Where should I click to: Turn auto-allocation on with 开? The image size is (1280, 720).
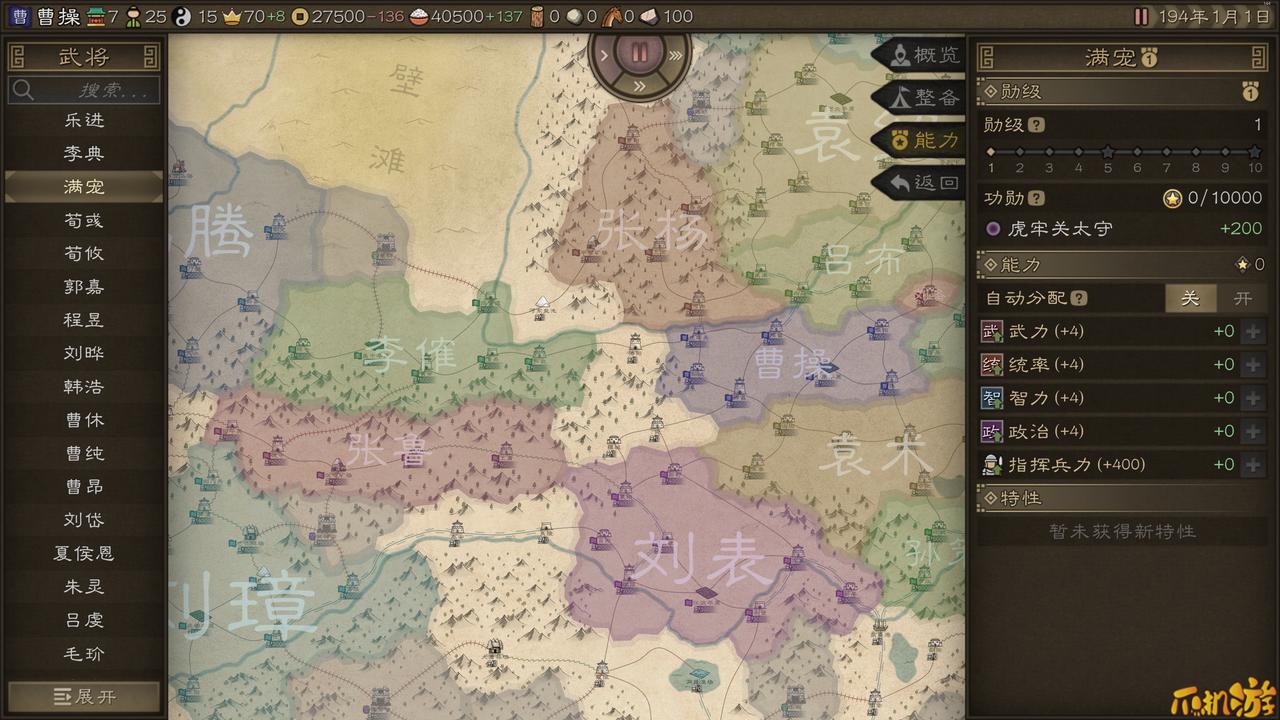tap(1242, 298)
